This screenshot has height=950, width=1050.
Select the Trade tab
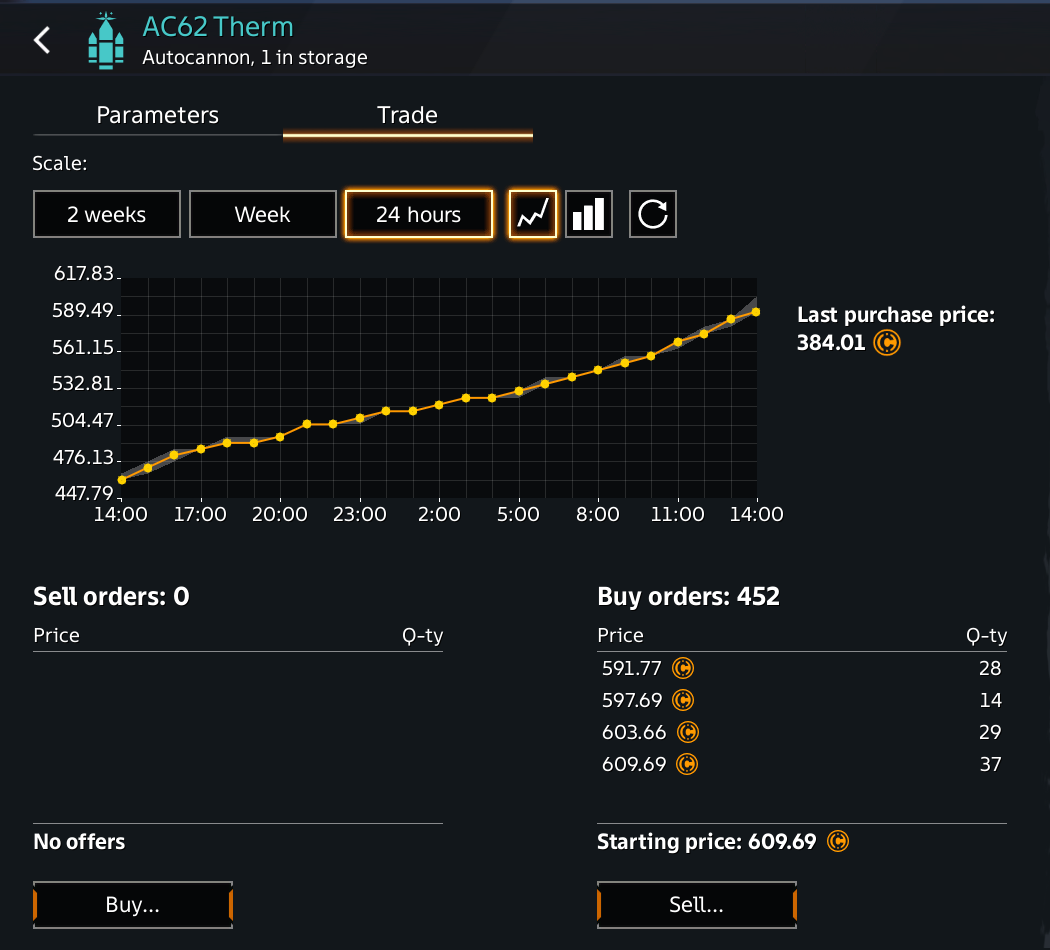click(x=407, y=115)
